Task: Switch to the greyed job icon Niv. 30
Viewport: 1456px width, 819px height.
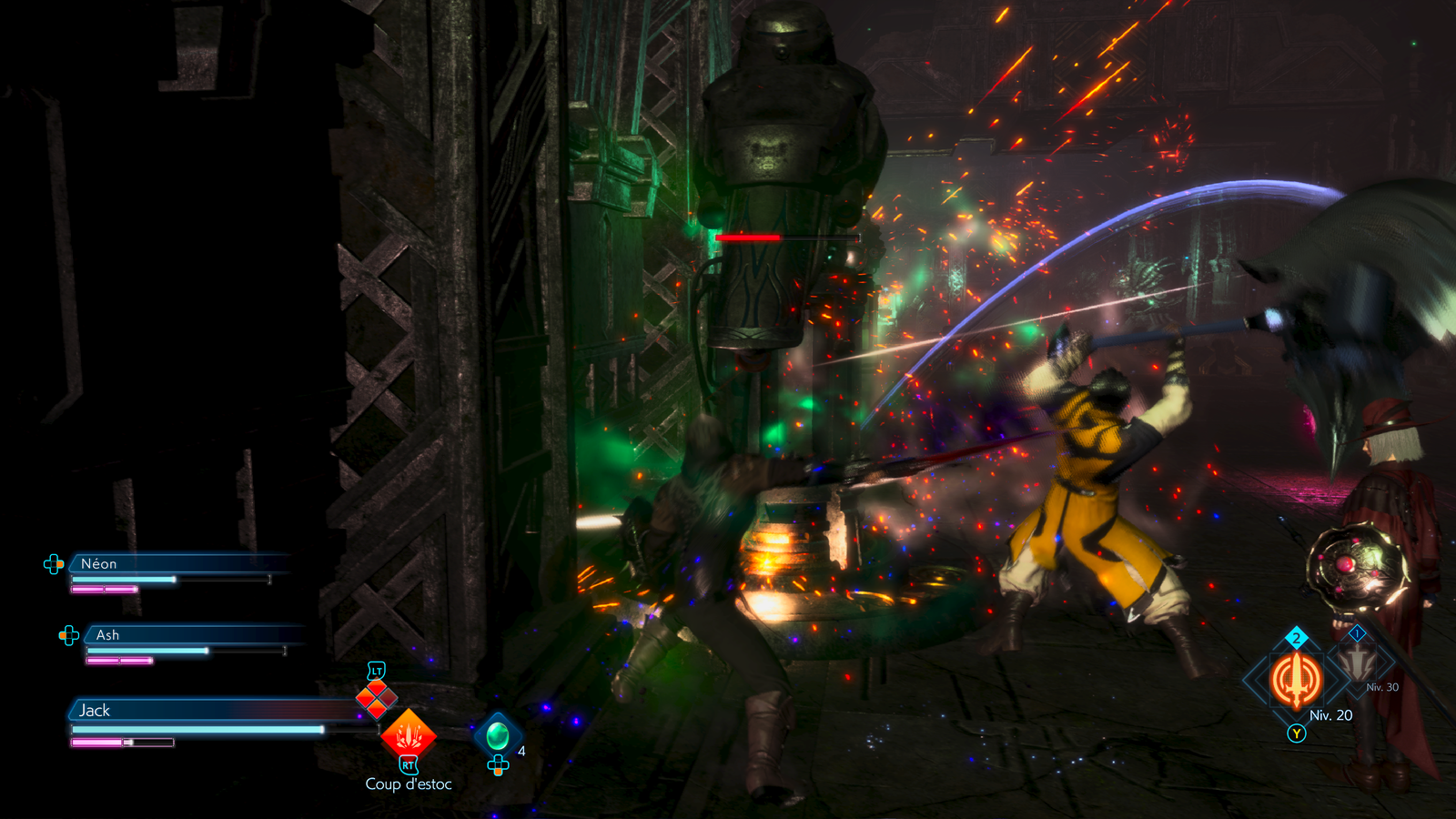Action: click(1358, 662)
